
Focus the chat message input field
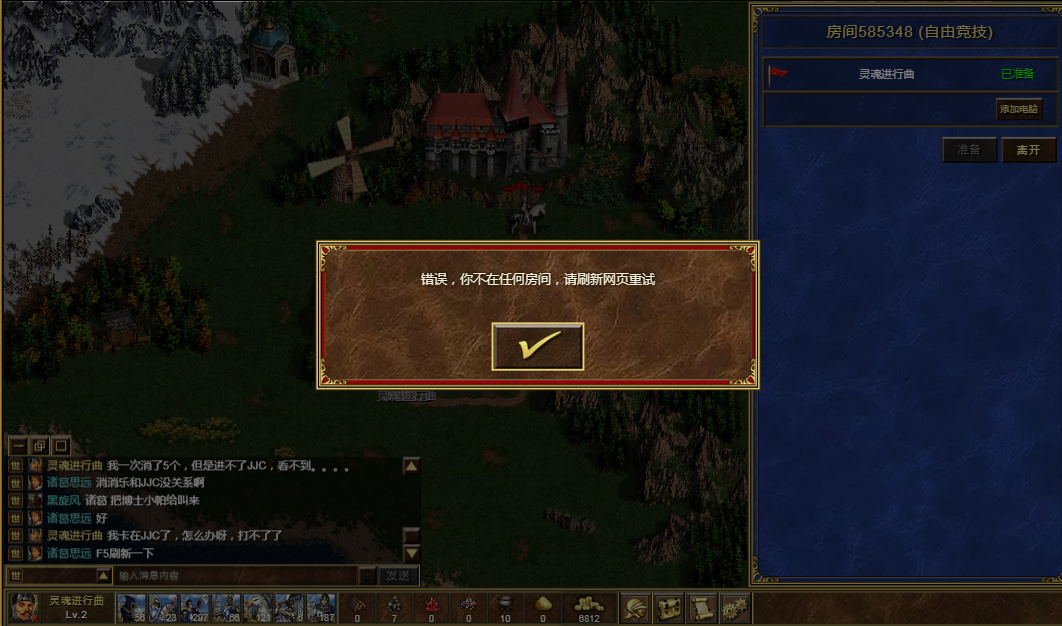point(236,575)
